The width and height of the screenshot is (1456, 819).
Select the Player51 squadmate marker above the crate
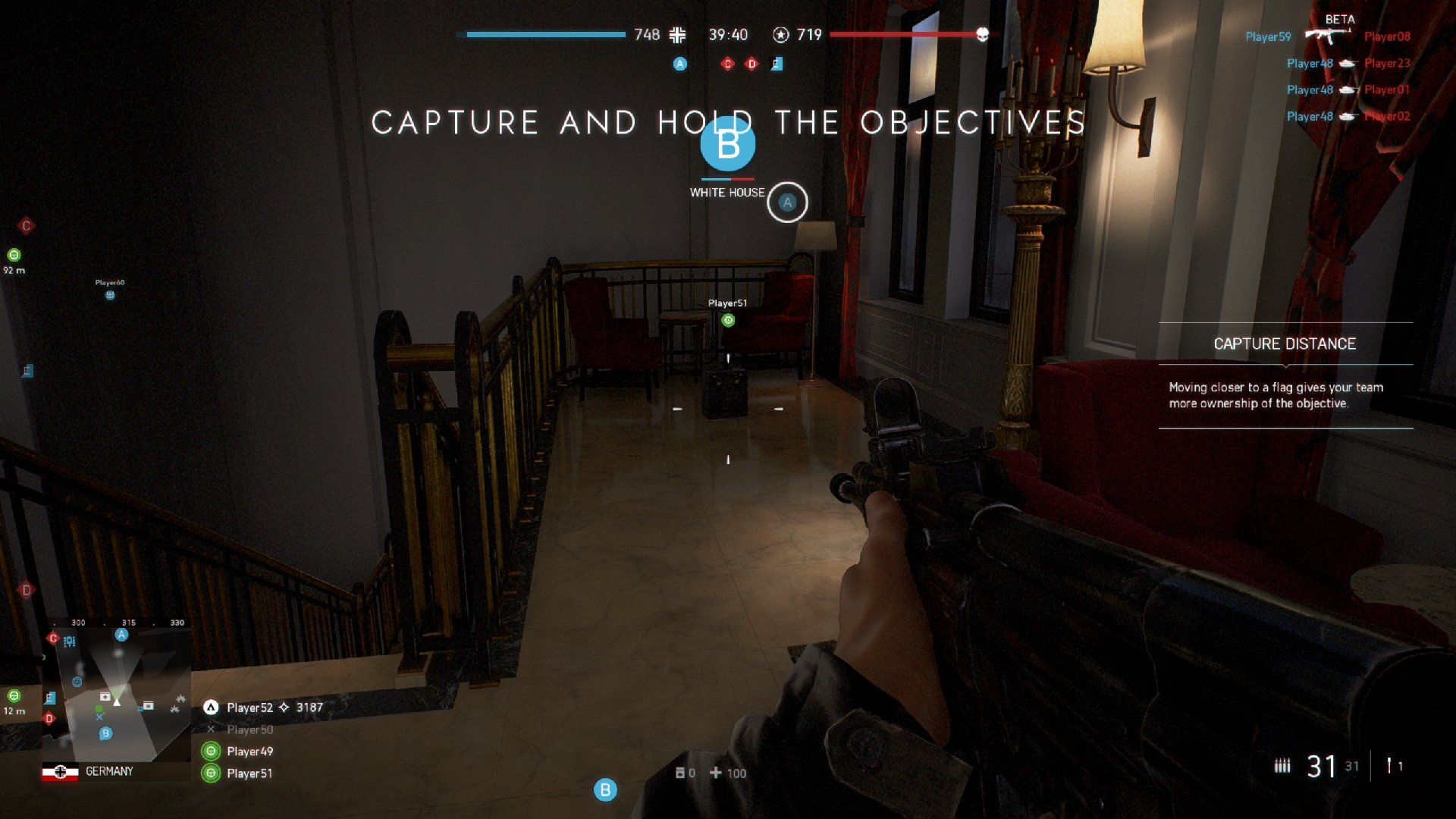728,320
